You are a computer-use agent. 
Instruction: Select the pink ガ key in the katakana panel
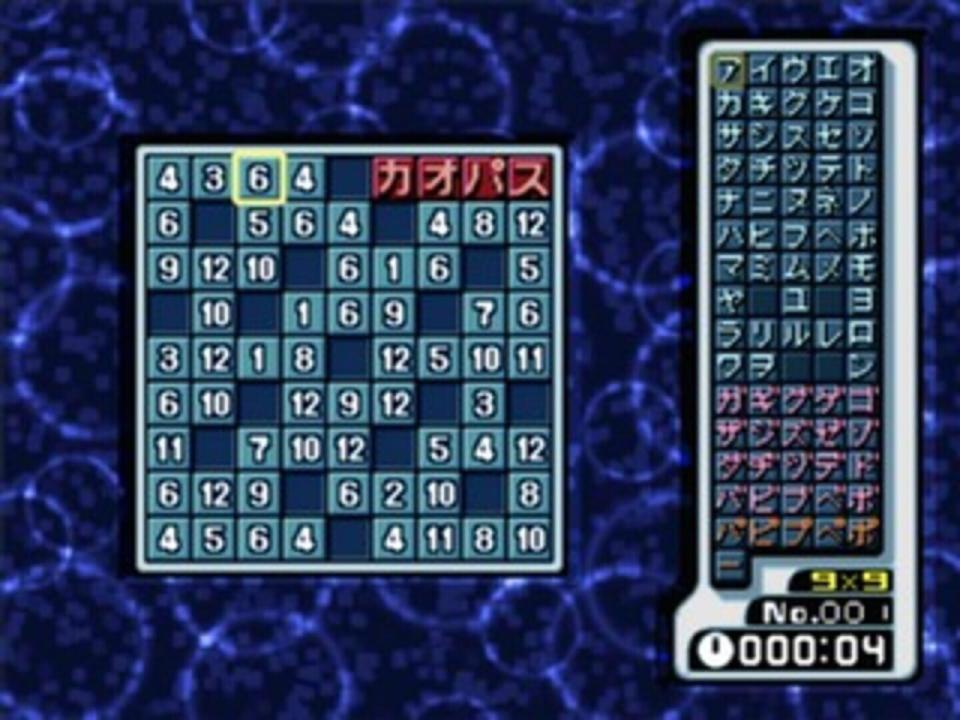729,399
